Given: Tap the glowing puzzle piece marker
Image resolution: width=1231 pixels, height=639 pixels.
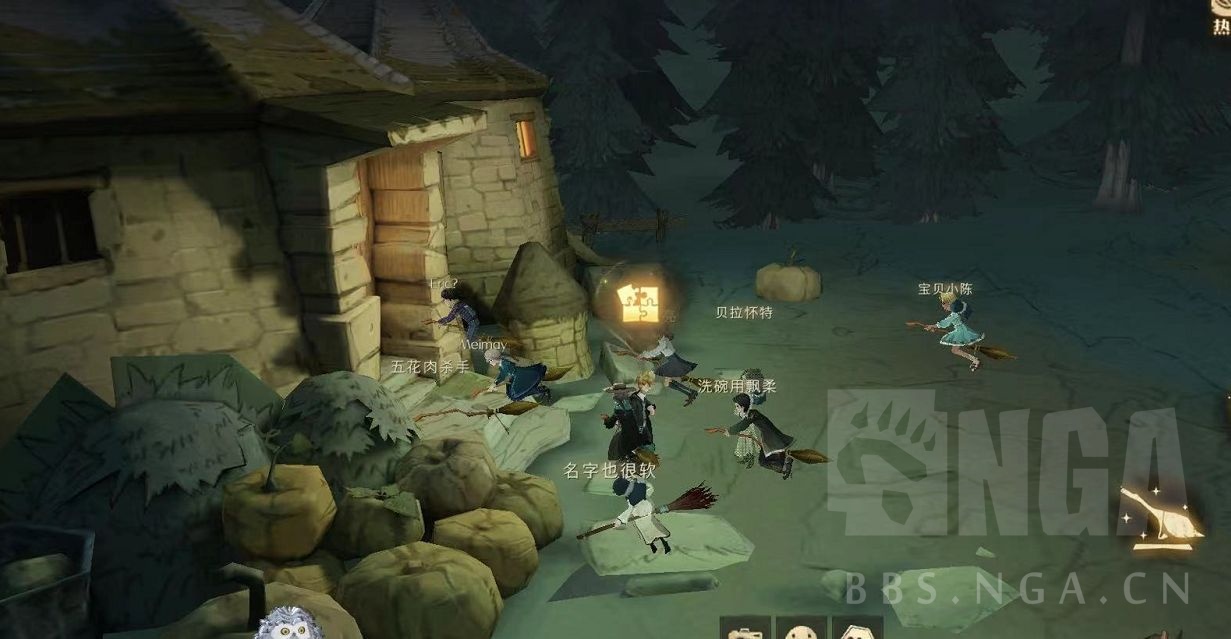Looking at the screenshot, I should point(634,301).
